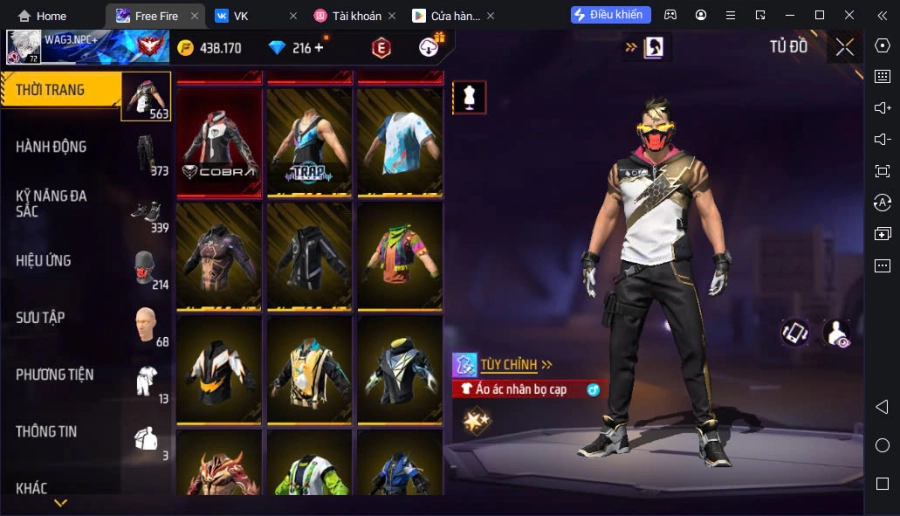The height and width of the screenshot is (516, 900).
Task: Add diamonds with the plus button
Action: (x=319, y=48)
